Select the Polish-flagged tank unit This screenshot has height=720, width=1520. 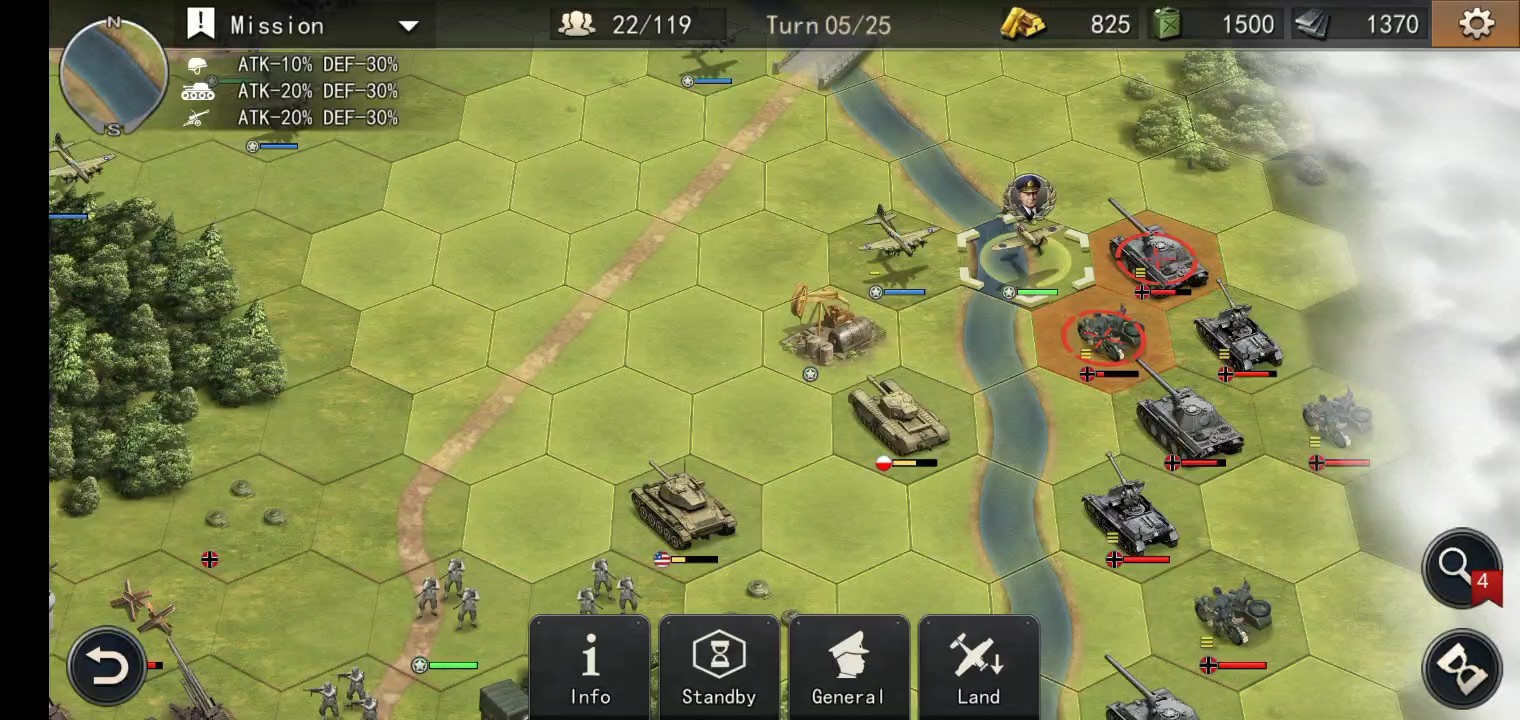[x=897, y=418]
